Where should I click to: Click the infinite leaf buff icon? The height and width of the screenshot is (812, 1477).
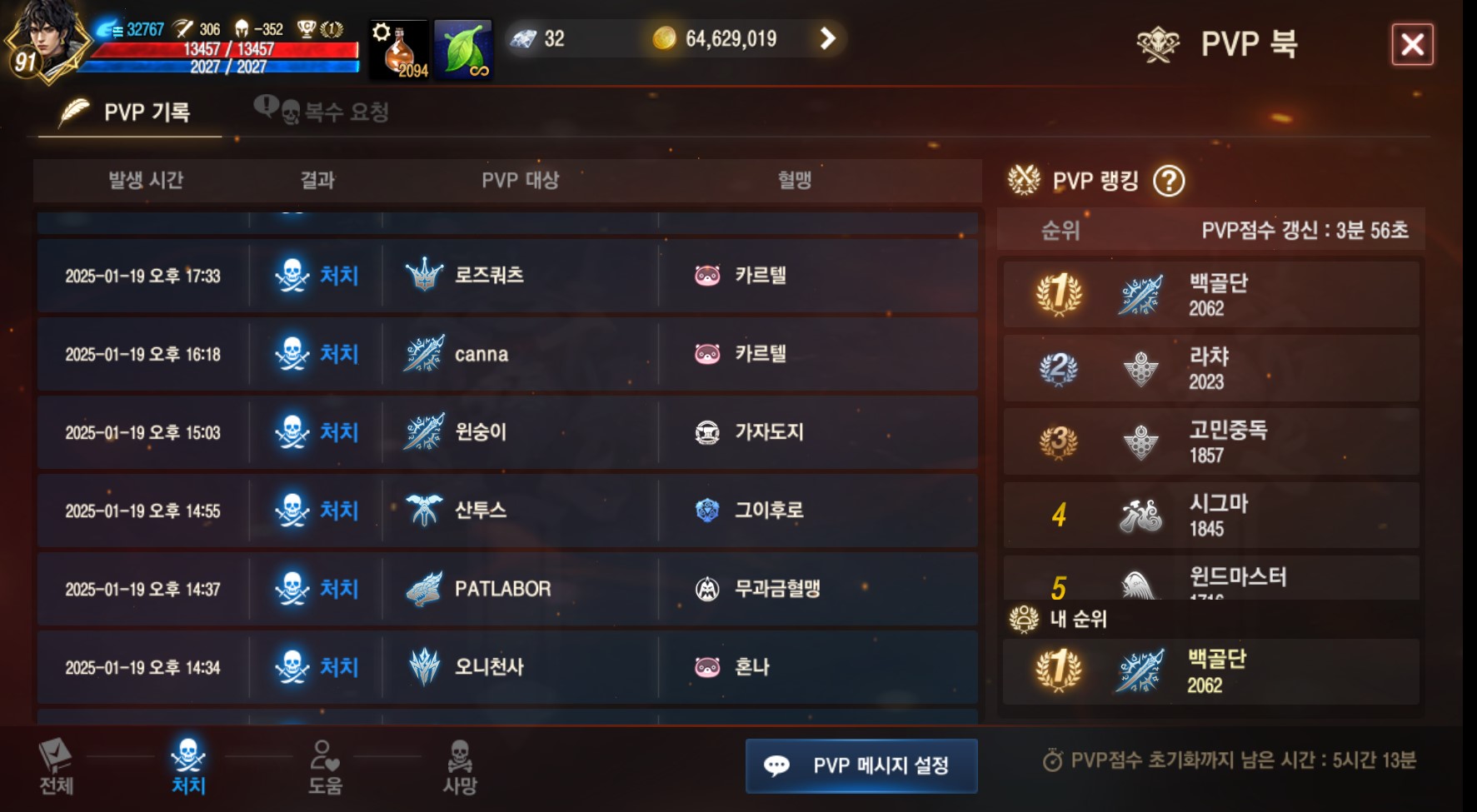tap(463, 47)
